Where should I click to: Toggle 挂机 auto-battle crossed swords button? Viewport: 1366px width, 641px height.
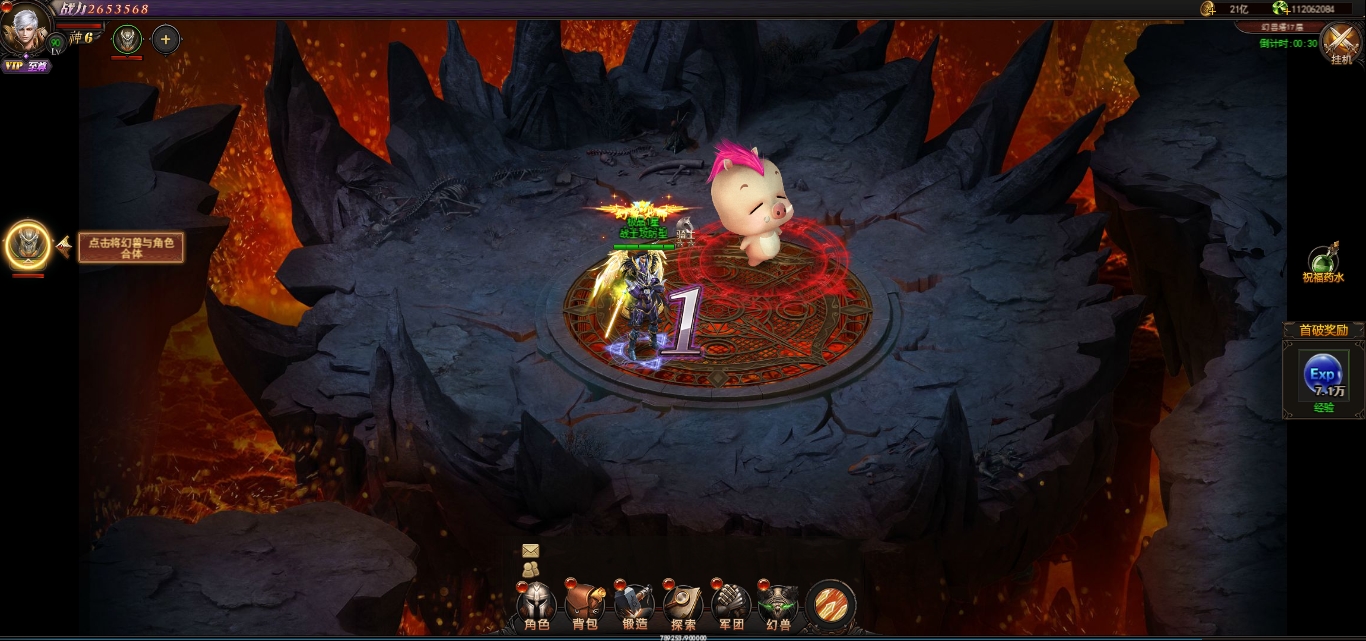pos(1340,43)
